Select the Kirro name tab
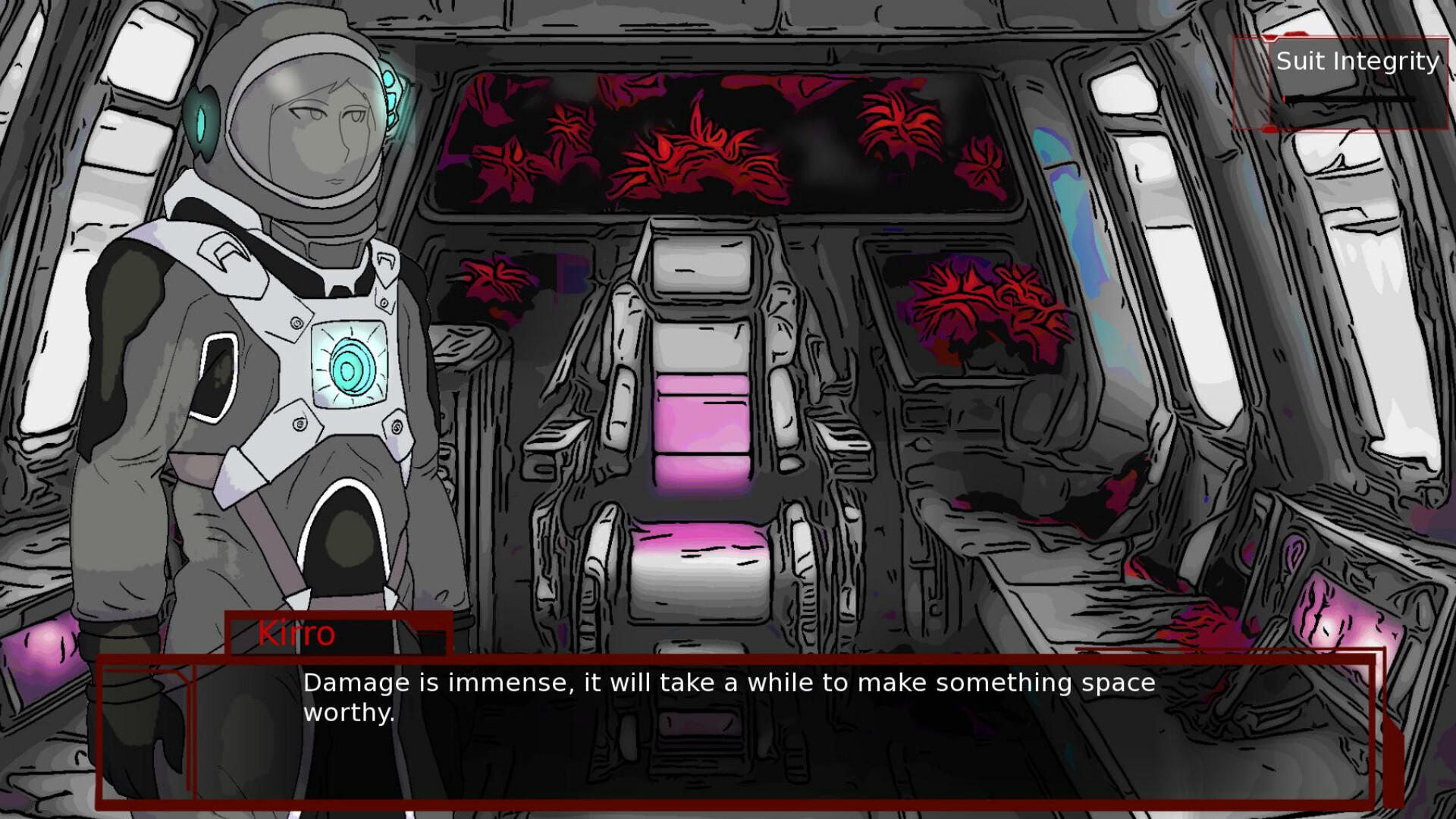Image resolution: width=1456 pixels, height=819 pixels. coord(296,634)
